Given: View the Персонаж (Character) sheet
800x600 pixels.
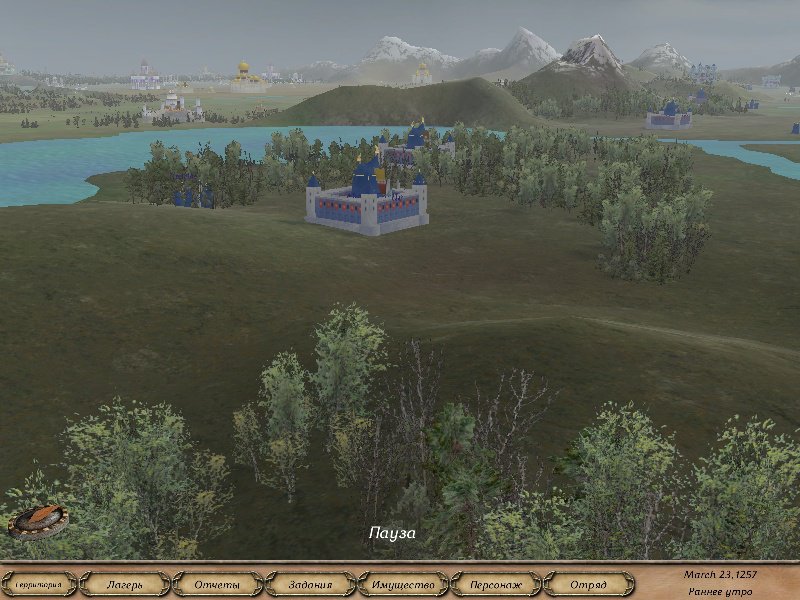Looking at the screenshot, I should tap(496, 584).
